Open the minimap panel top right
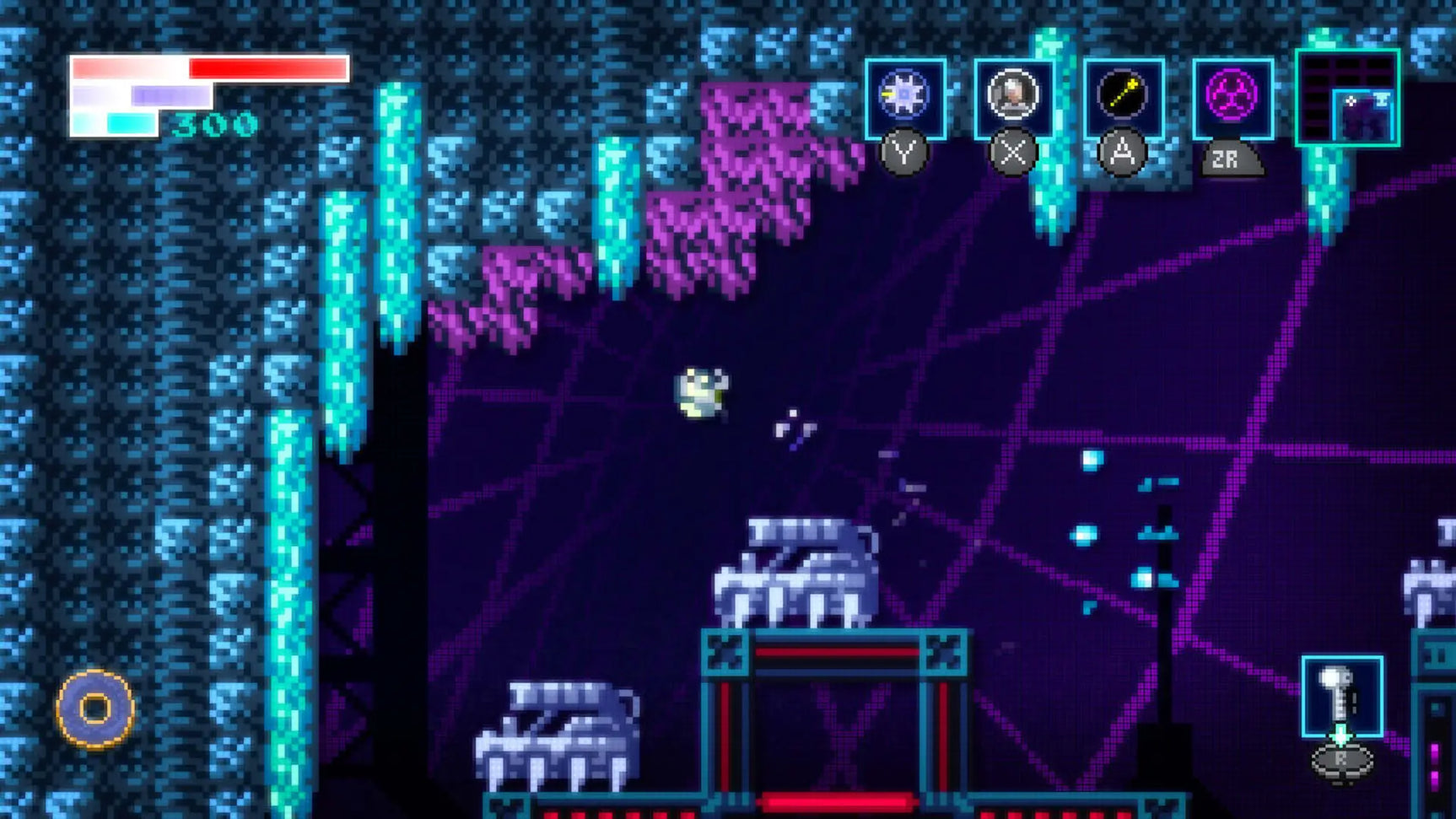Viewport: 1456px width, 819px height. coord(1350,97)
